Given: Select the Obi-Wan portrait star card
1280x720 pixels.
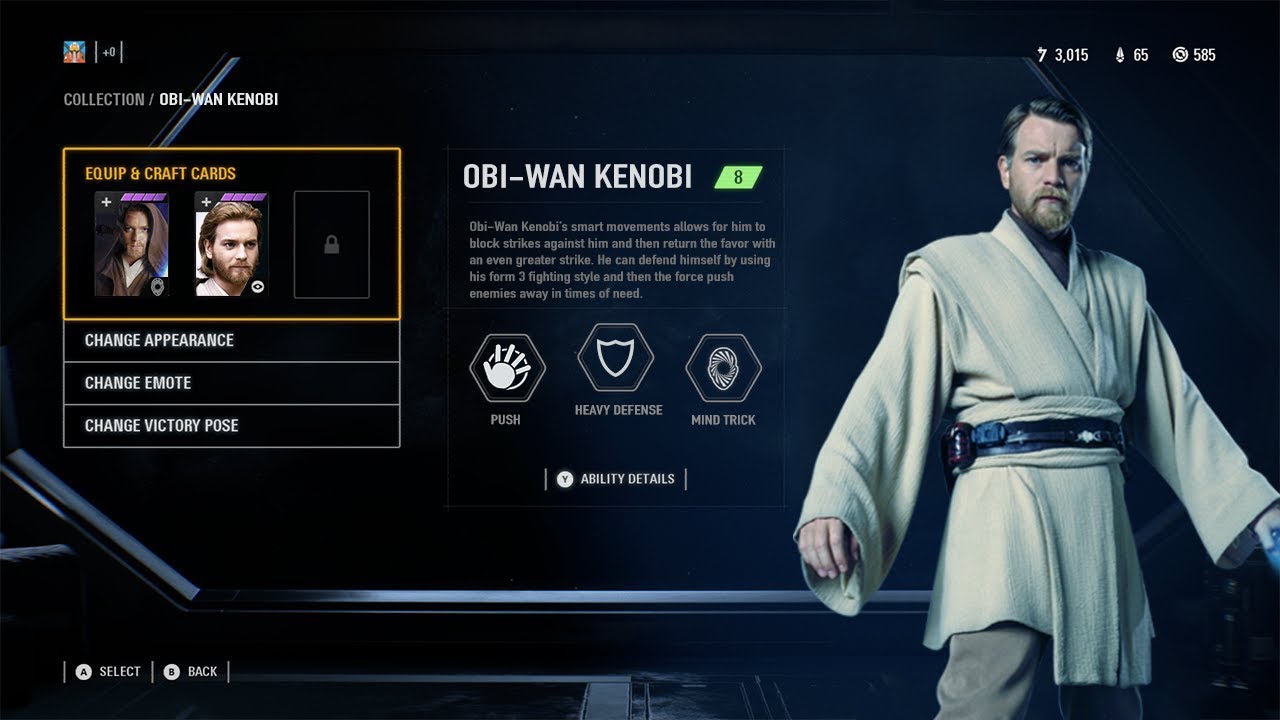Looking at the screenshot, I should pos(231,243).
